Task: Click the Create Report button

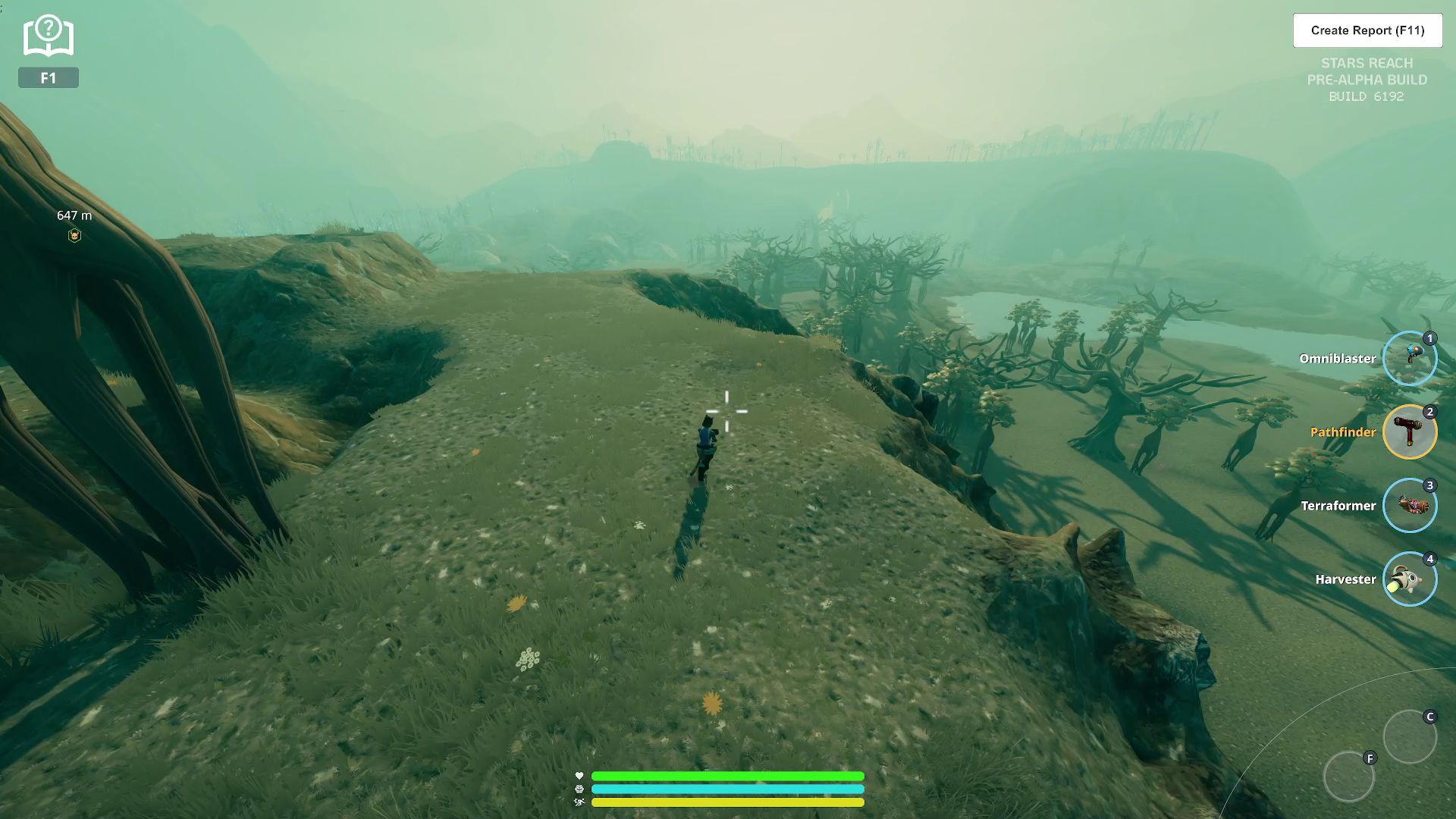Action: coord(1367,30)
